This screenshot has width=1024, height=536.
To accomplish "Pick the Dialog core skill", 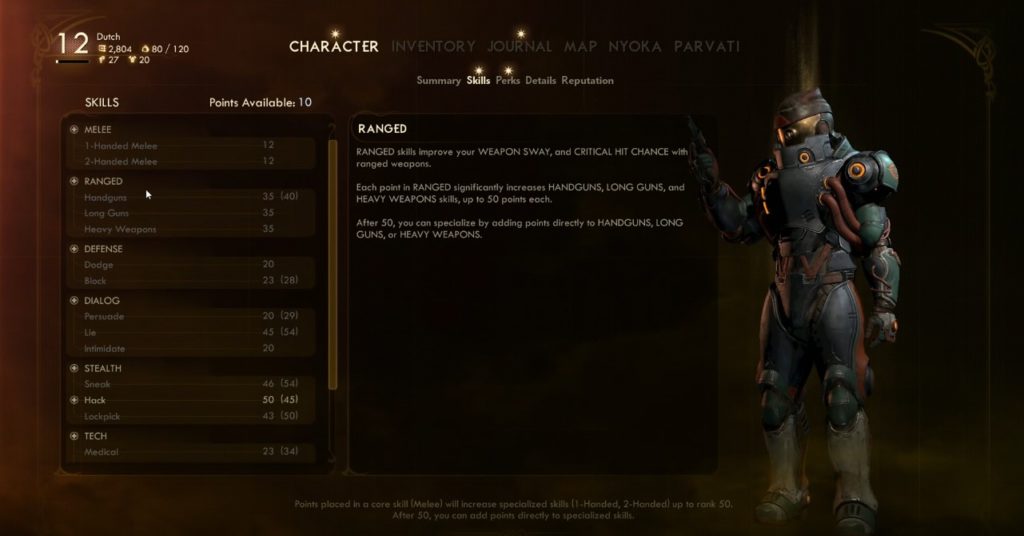I will tap(101, 300).
